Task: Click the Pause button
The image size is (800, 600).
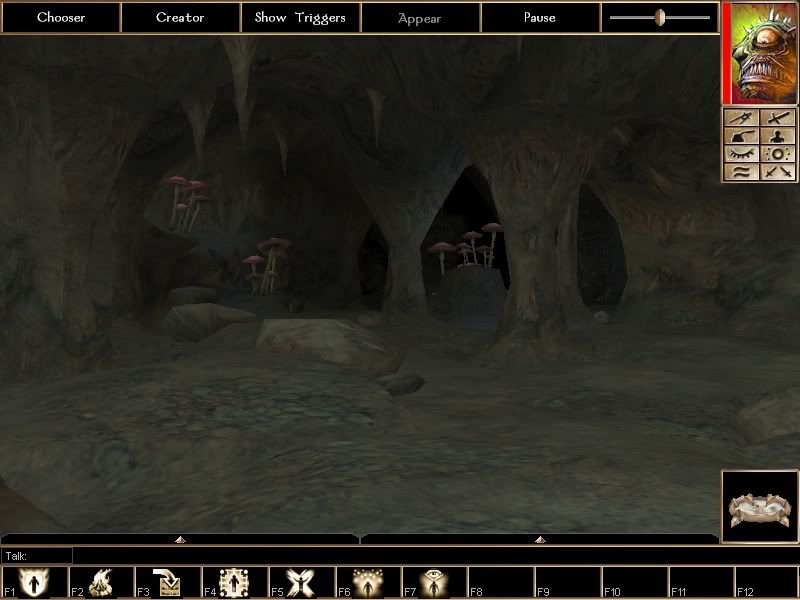Action: [x=540, y=17]
